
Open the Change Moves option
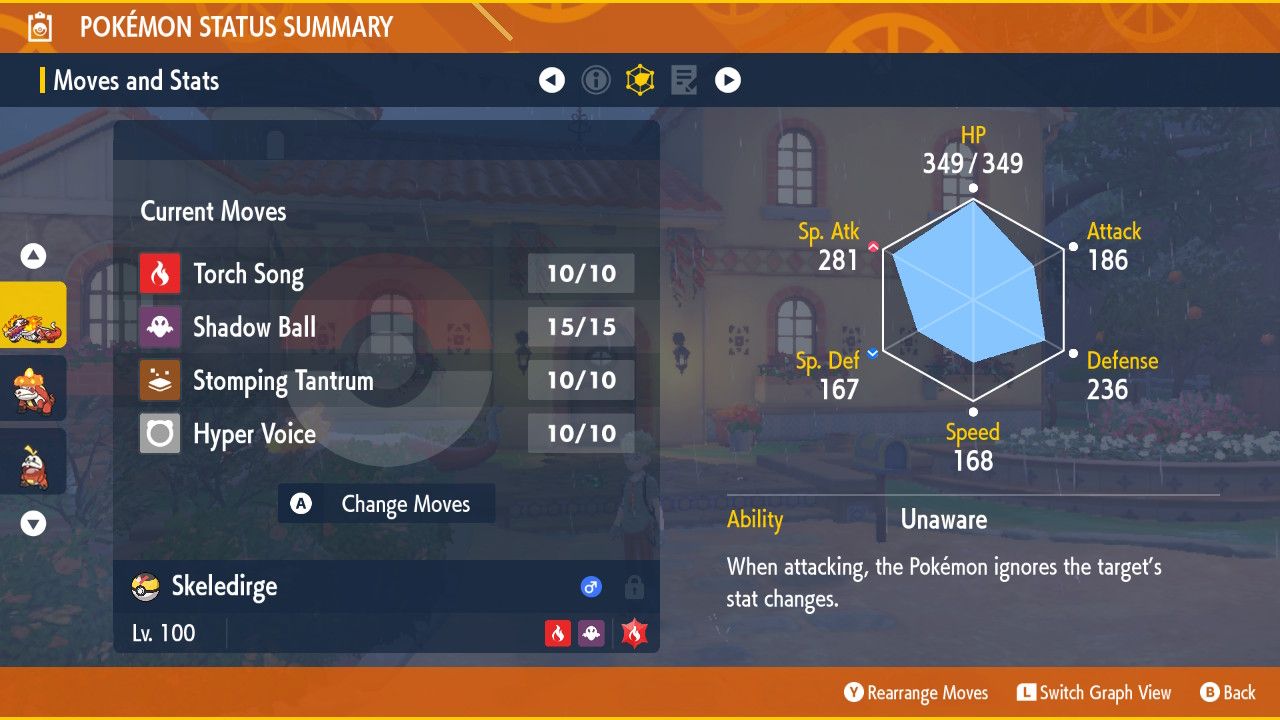pyautogui.click(x=387, y=504)
